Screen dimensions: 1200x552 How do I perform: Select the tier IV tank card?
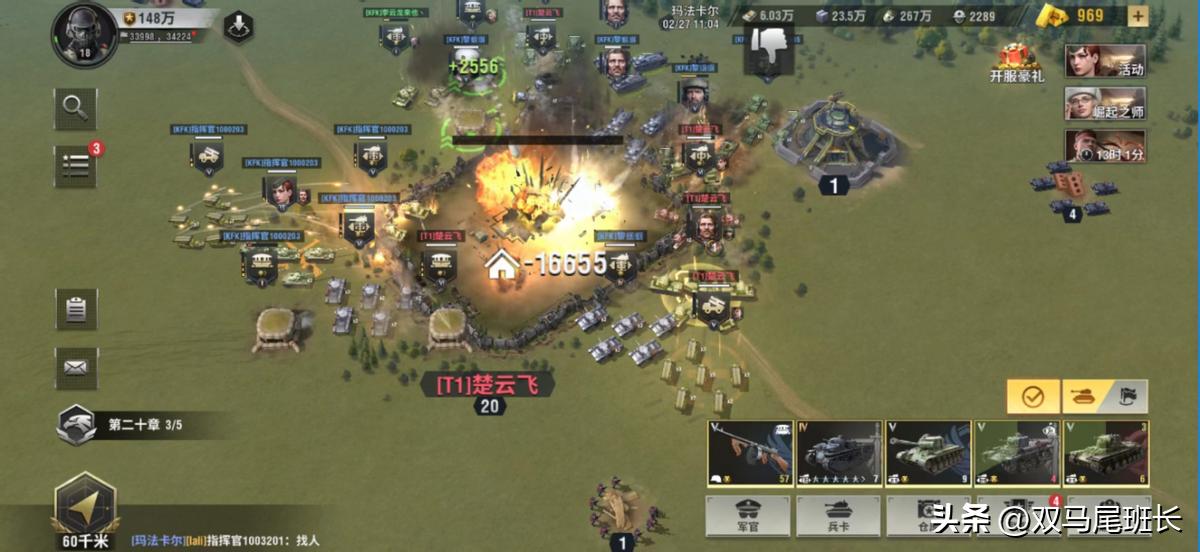pos(838,453)
